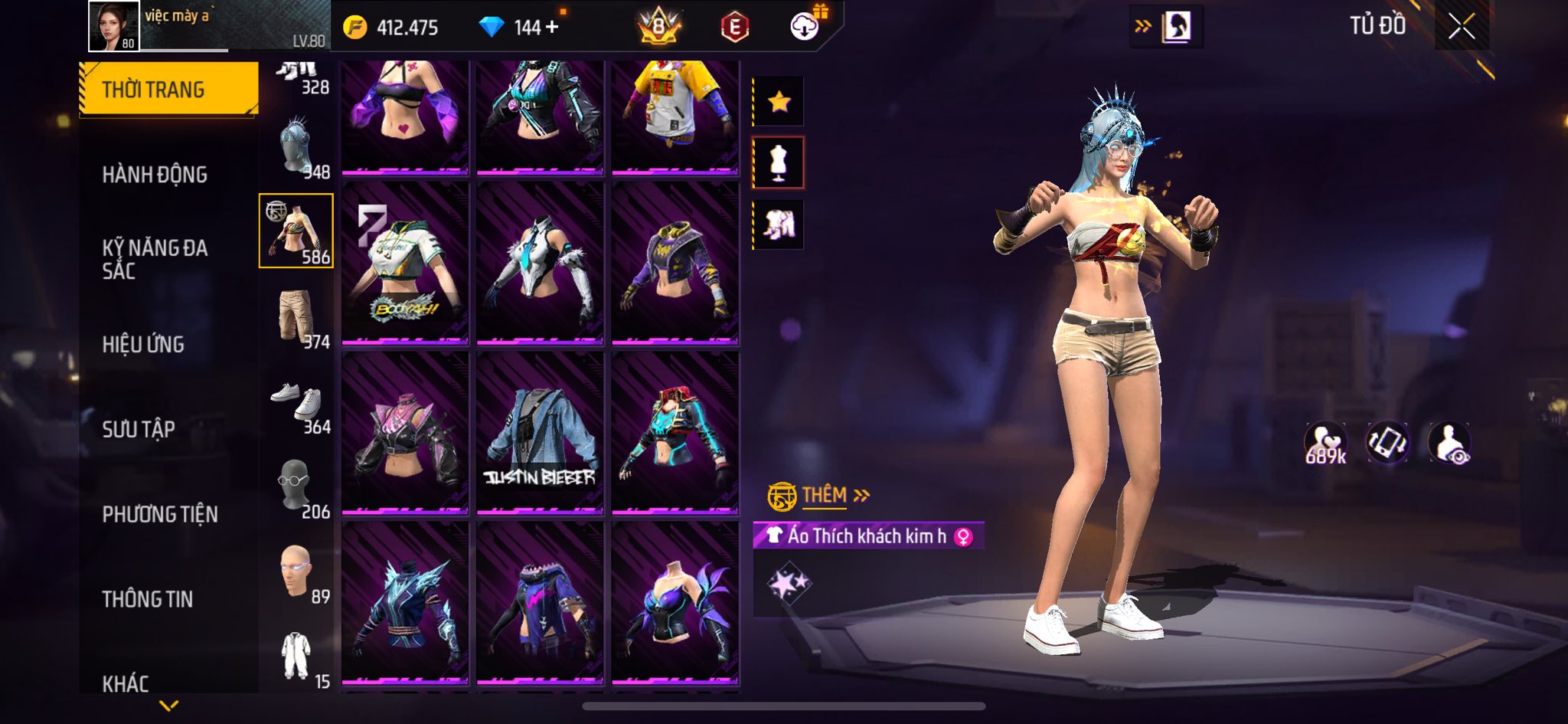Switch to the Hành Động tab
This screenshot has width=1568, height=724.
coord(155,175)
